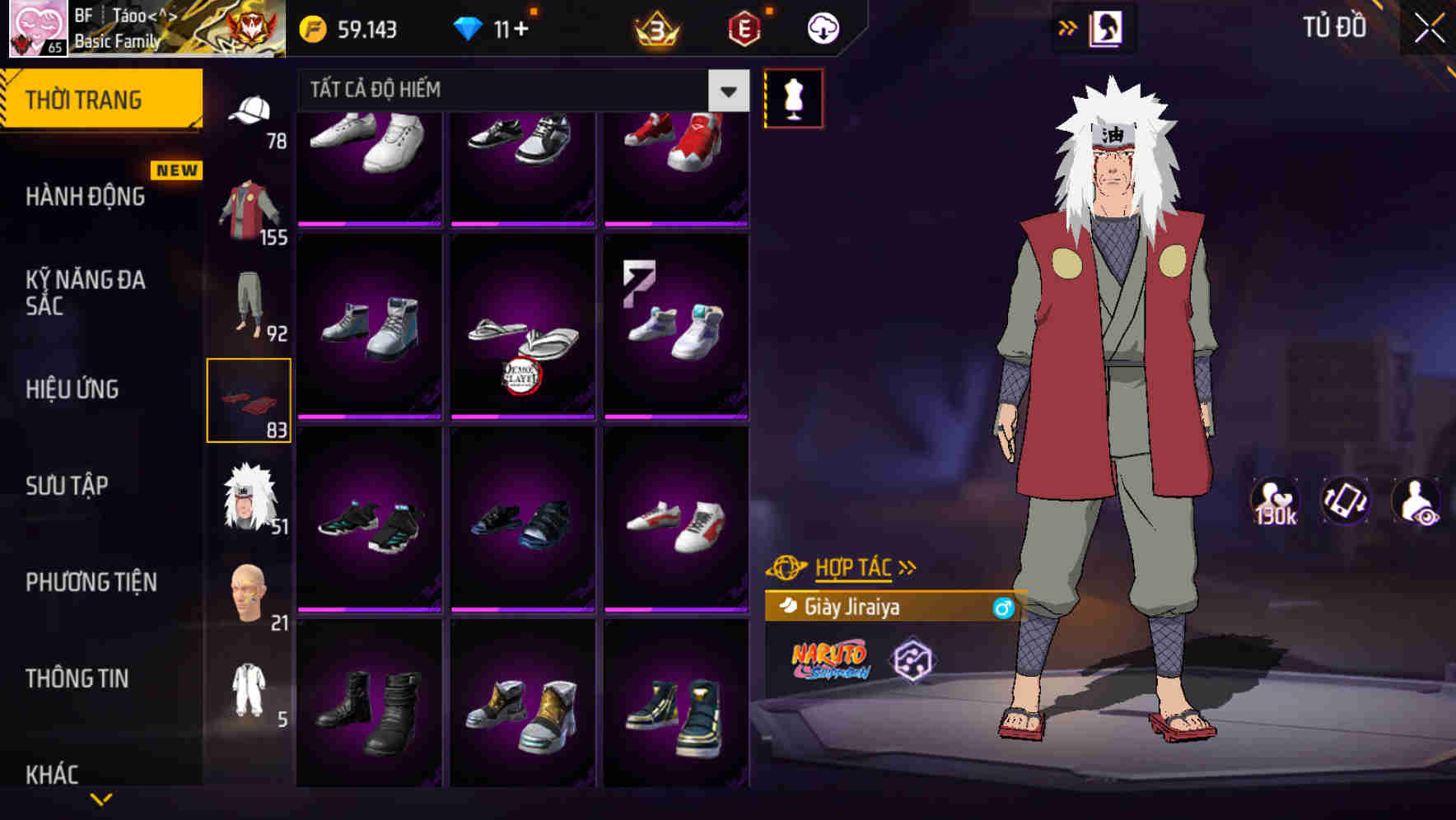Click the rank 3 crown badge
Screen dimensions: 1456x820
coord(655,27)
